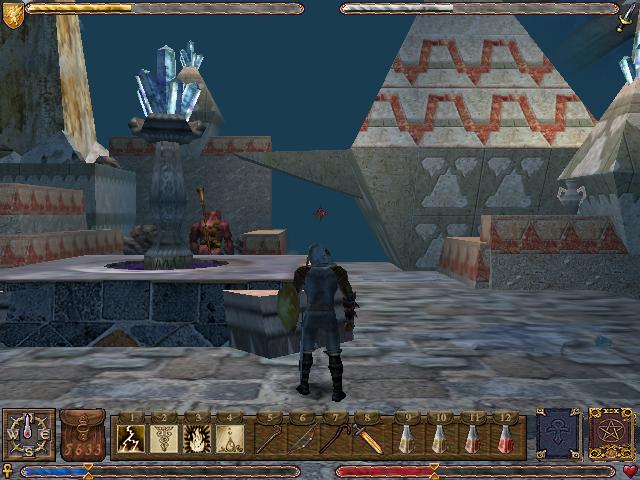
Task: Open the leather backpack inventory
Action: 83,435
